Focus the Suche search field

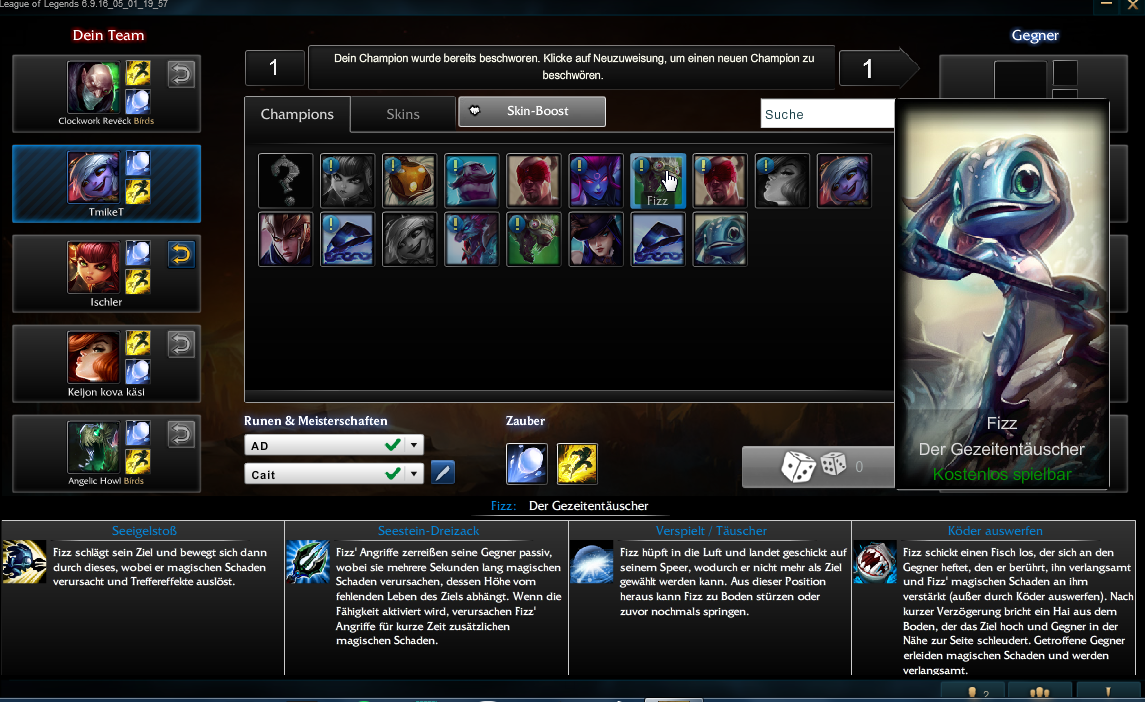pyautogui.click(x=827, y=114)
